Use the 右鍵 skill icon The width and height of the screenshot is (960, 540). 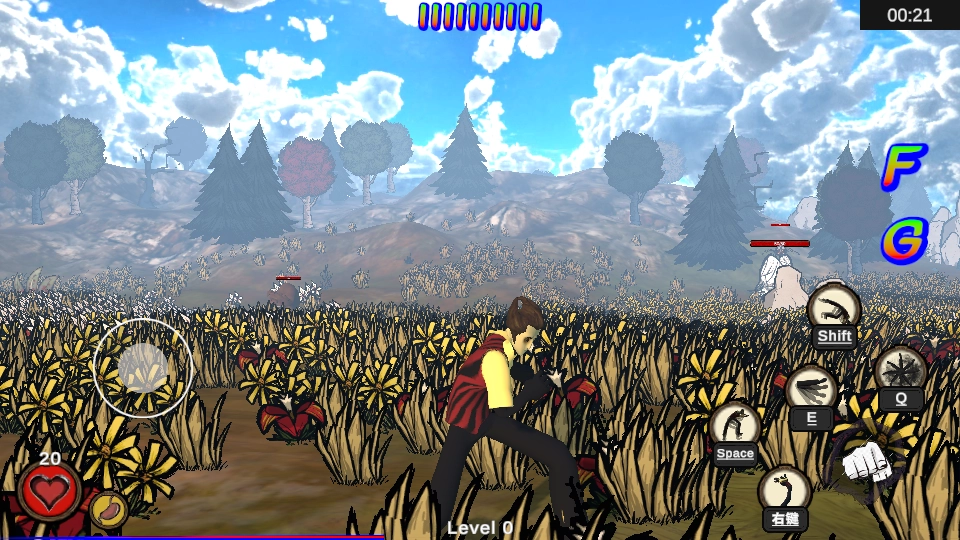point(784,492)
